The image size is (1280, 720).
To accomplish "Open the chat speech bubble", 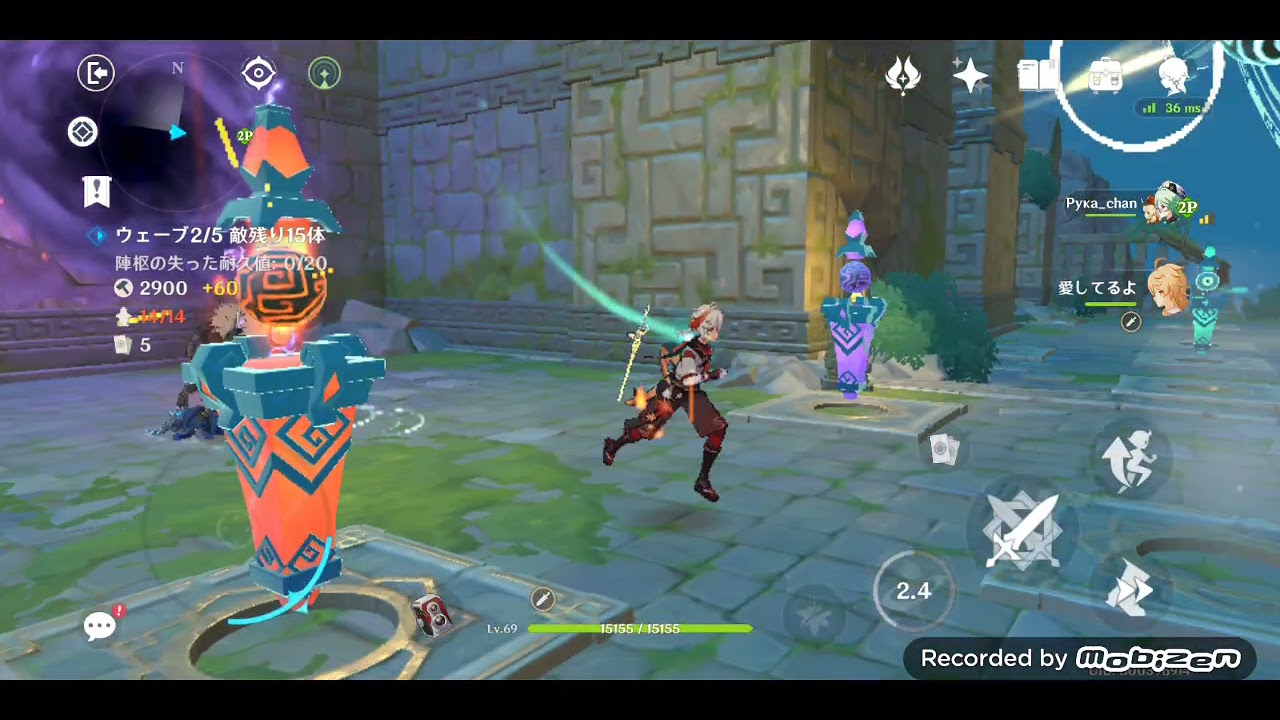I will 100,627.
